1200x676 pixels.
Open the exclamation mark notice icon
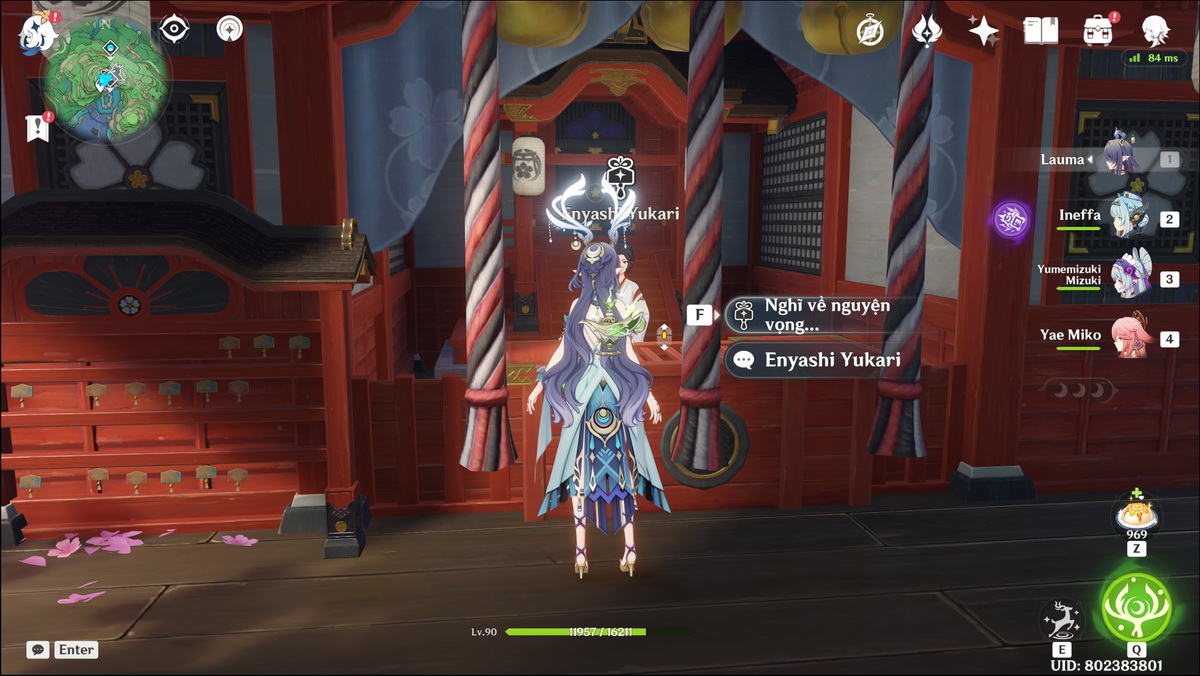38,127
